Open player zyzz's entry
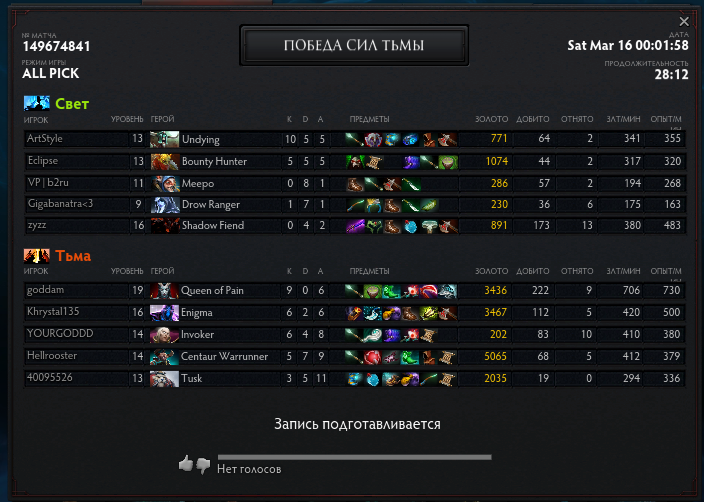Viewport: 704px width, 502px height. (38, 227)
